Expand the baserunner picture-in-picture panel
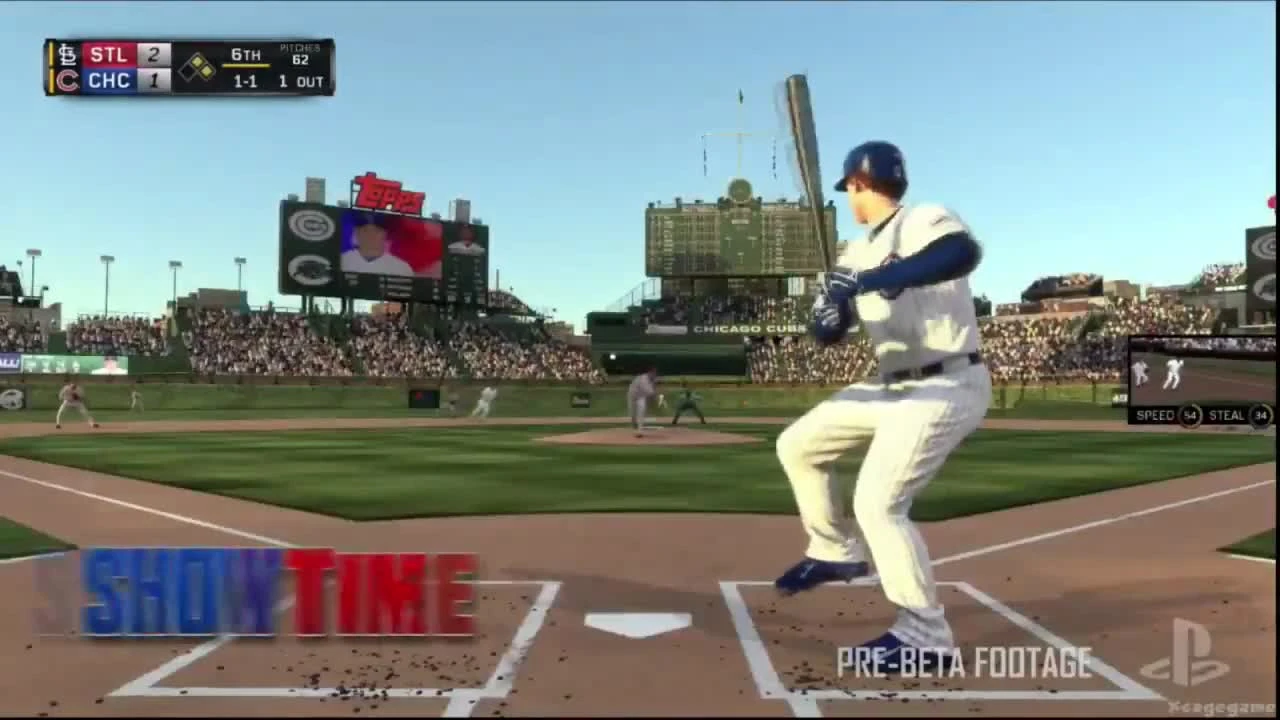1280x720 pixels. pyautogui.click(x=1200, y=375)
